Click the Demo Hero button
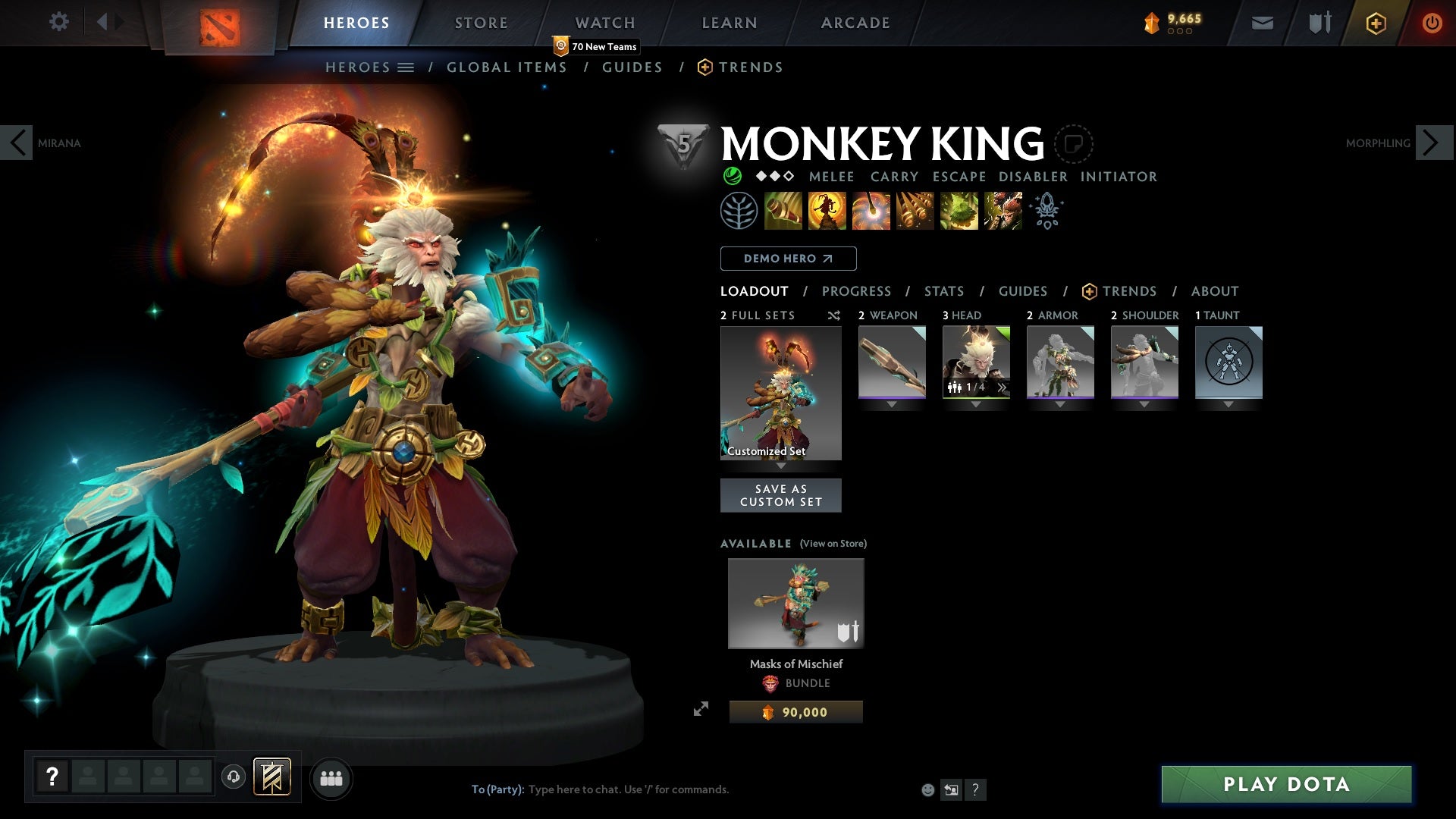Image resolution: width=1456 pixels, height=819 pixels. point(787,258)
